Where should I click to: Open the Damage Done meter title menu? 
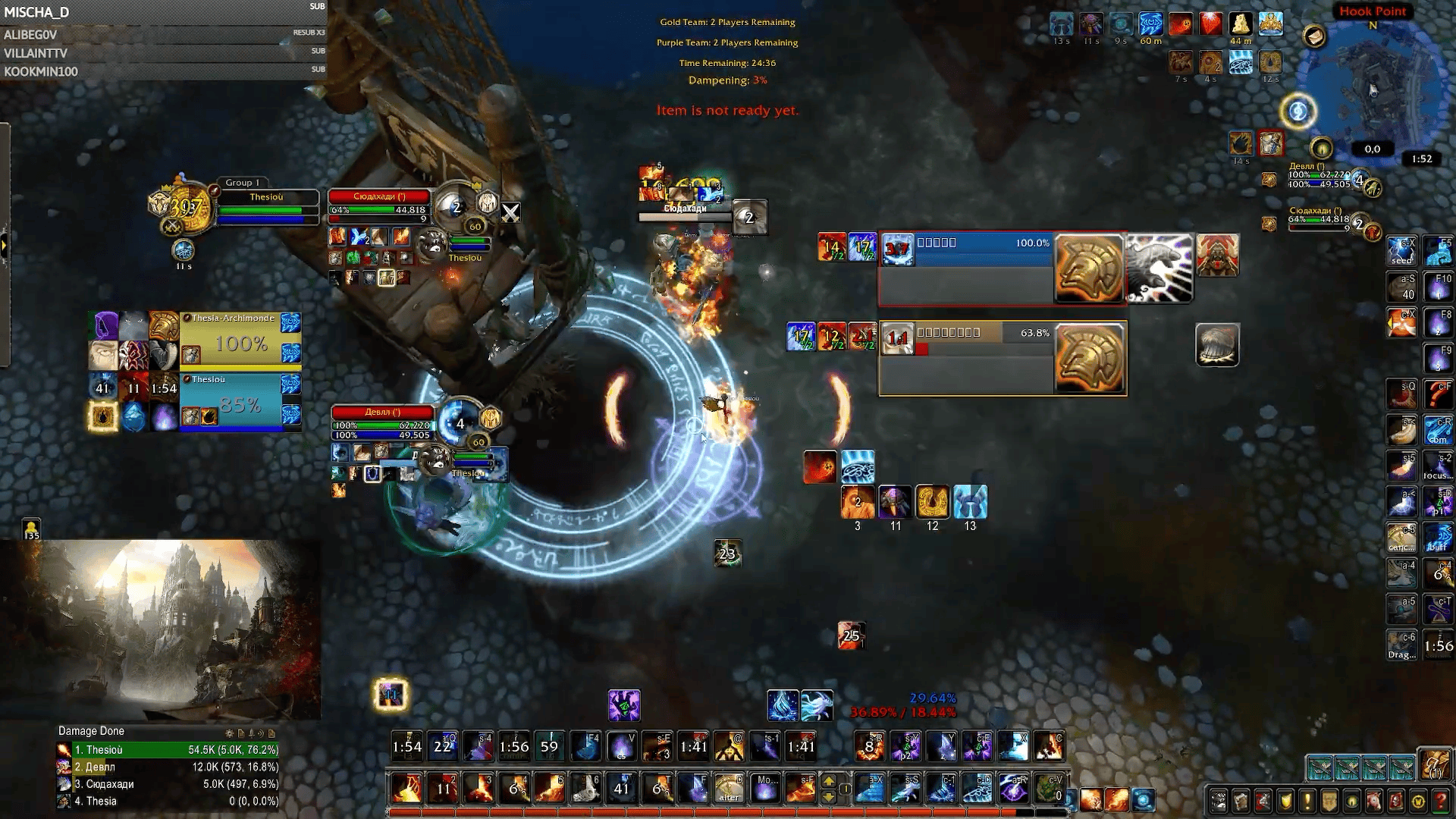coord(89,731)
